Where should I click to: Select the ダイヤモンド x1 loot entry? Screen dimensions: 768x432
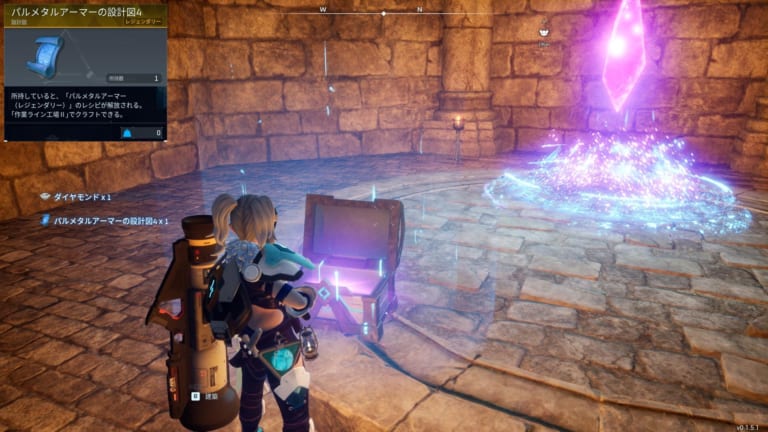80,196
